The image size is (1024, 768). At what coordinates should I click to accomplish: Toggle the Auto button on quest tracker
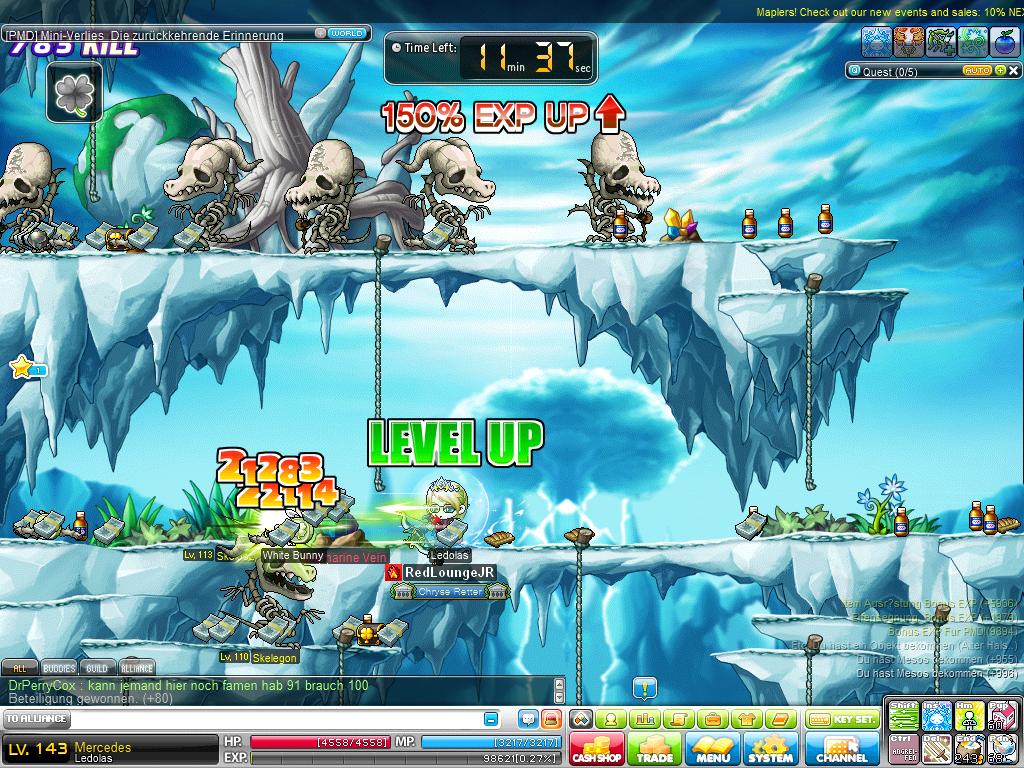click(976, 71)
